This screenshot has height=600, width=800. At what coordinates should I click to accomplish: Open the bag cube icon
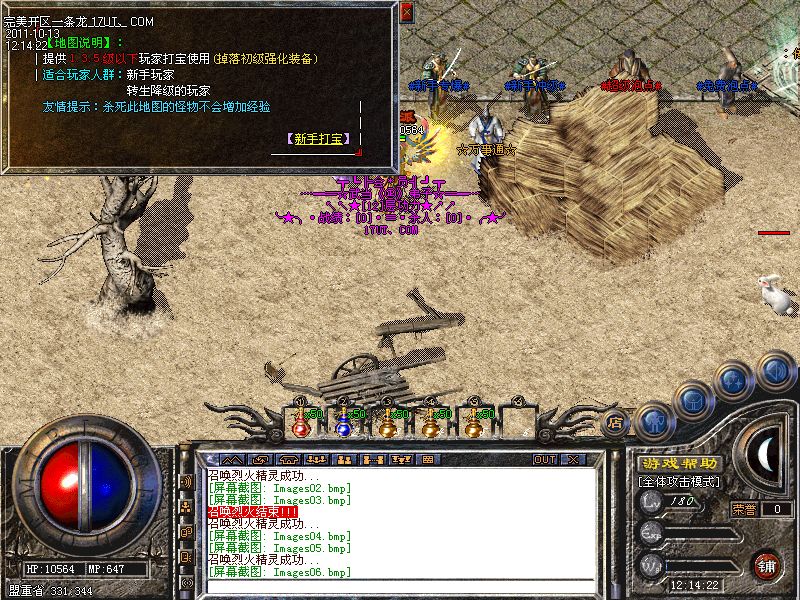[694, 401]
